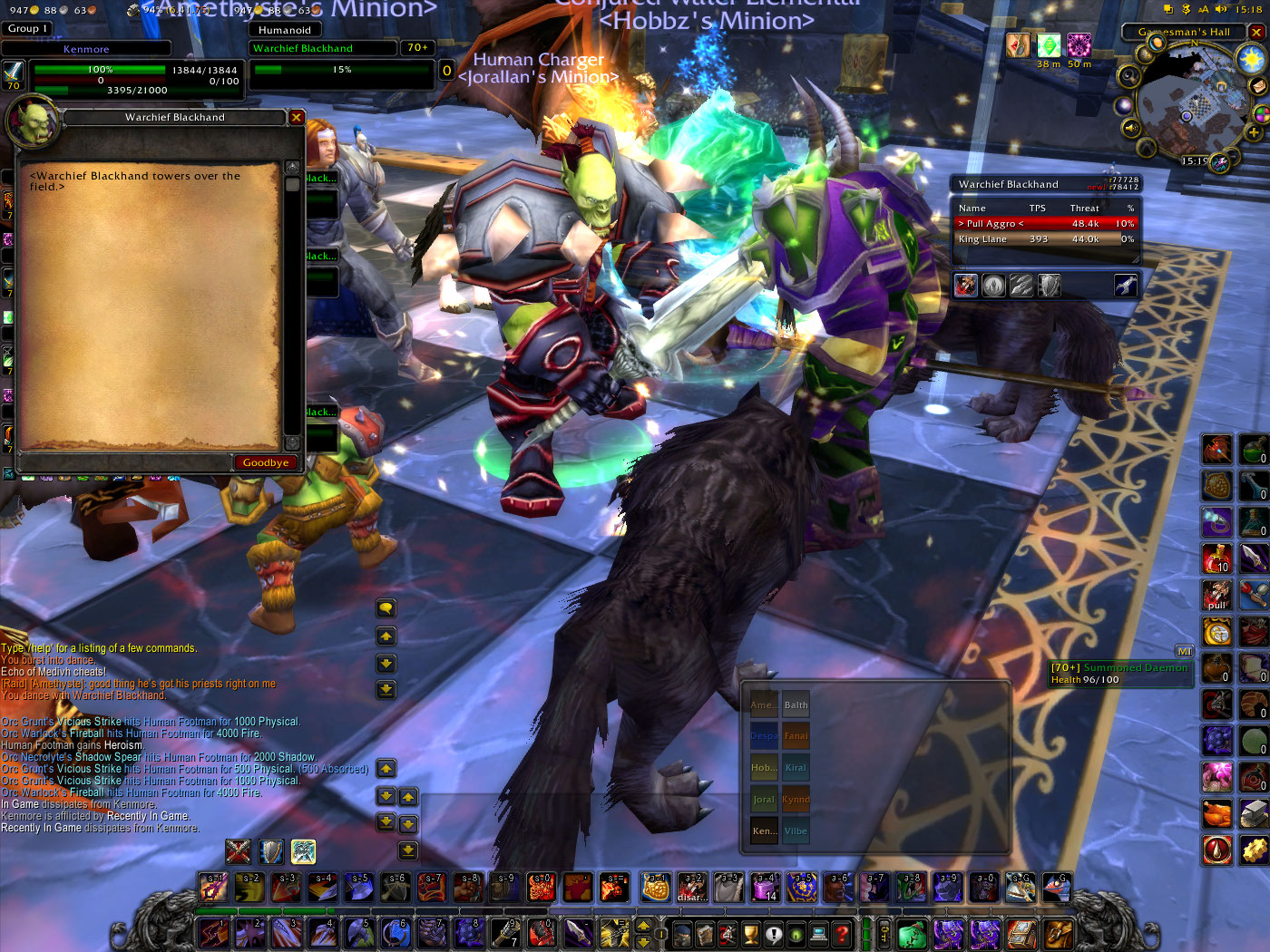Click the minimap plus zoom button

click(1253, 132)
